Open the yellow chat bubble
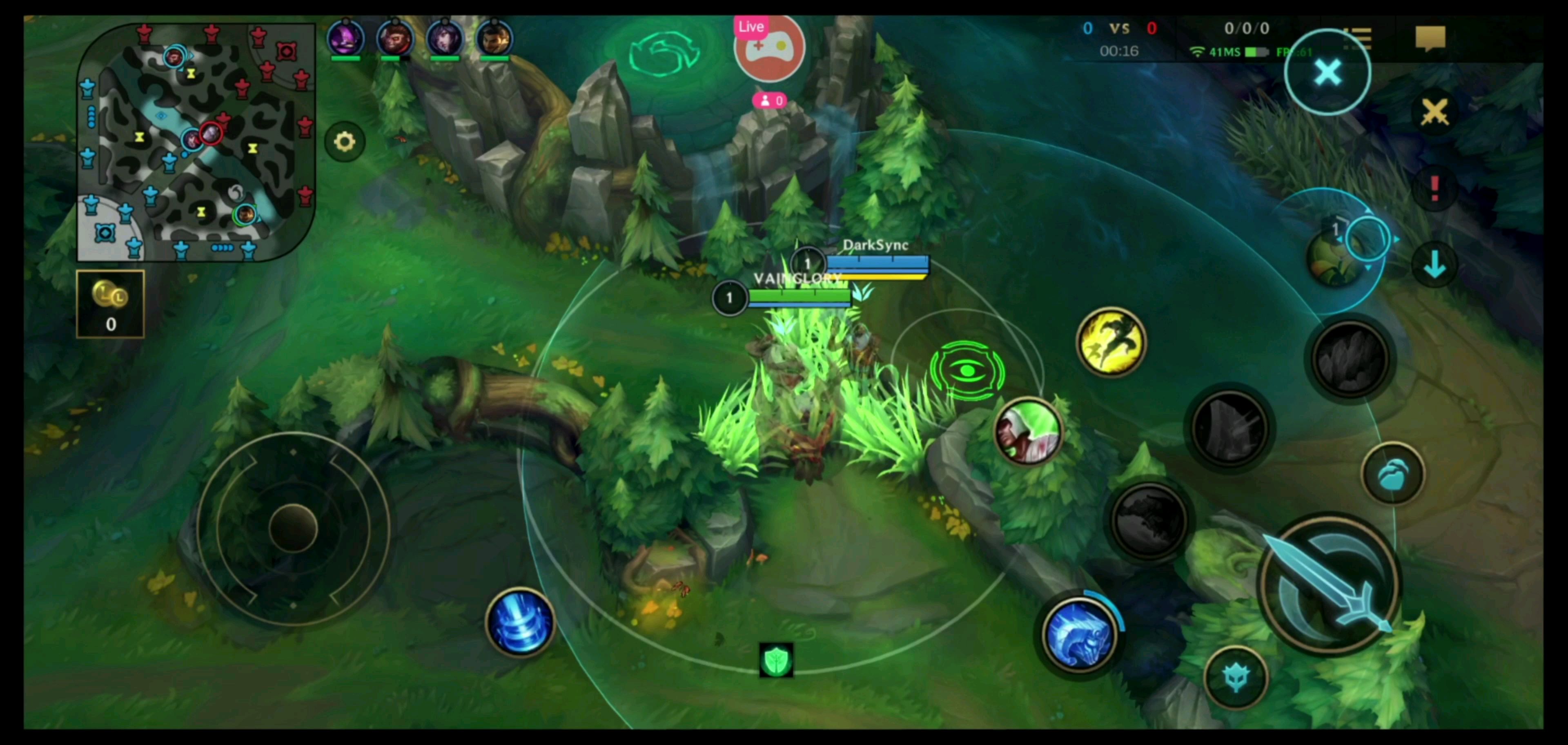Viewport: 1568px width, 745px height. click(x=1430, y=38)
